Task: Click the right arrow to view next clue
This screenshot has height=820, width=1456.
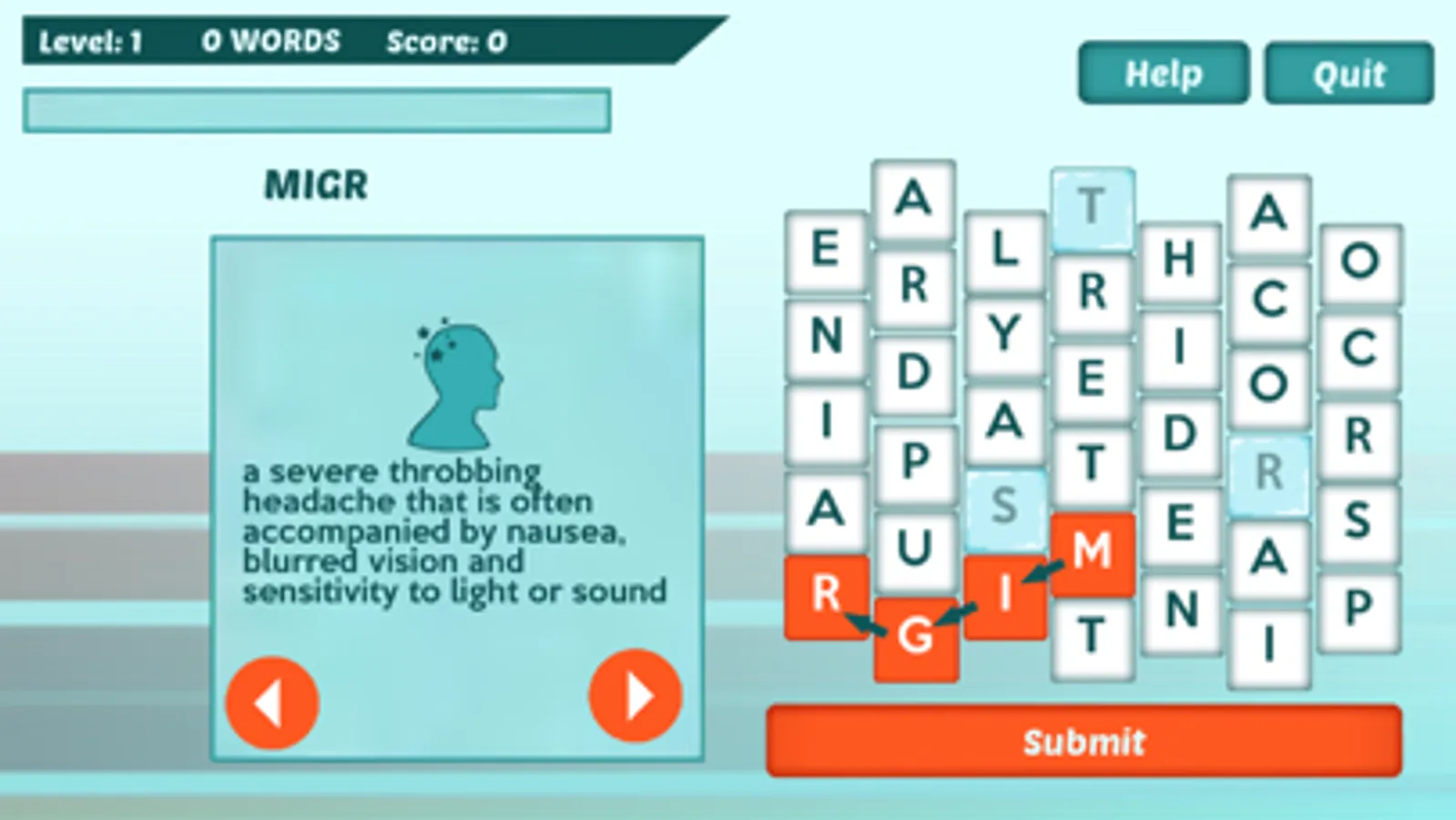Action: coord(636,695)
